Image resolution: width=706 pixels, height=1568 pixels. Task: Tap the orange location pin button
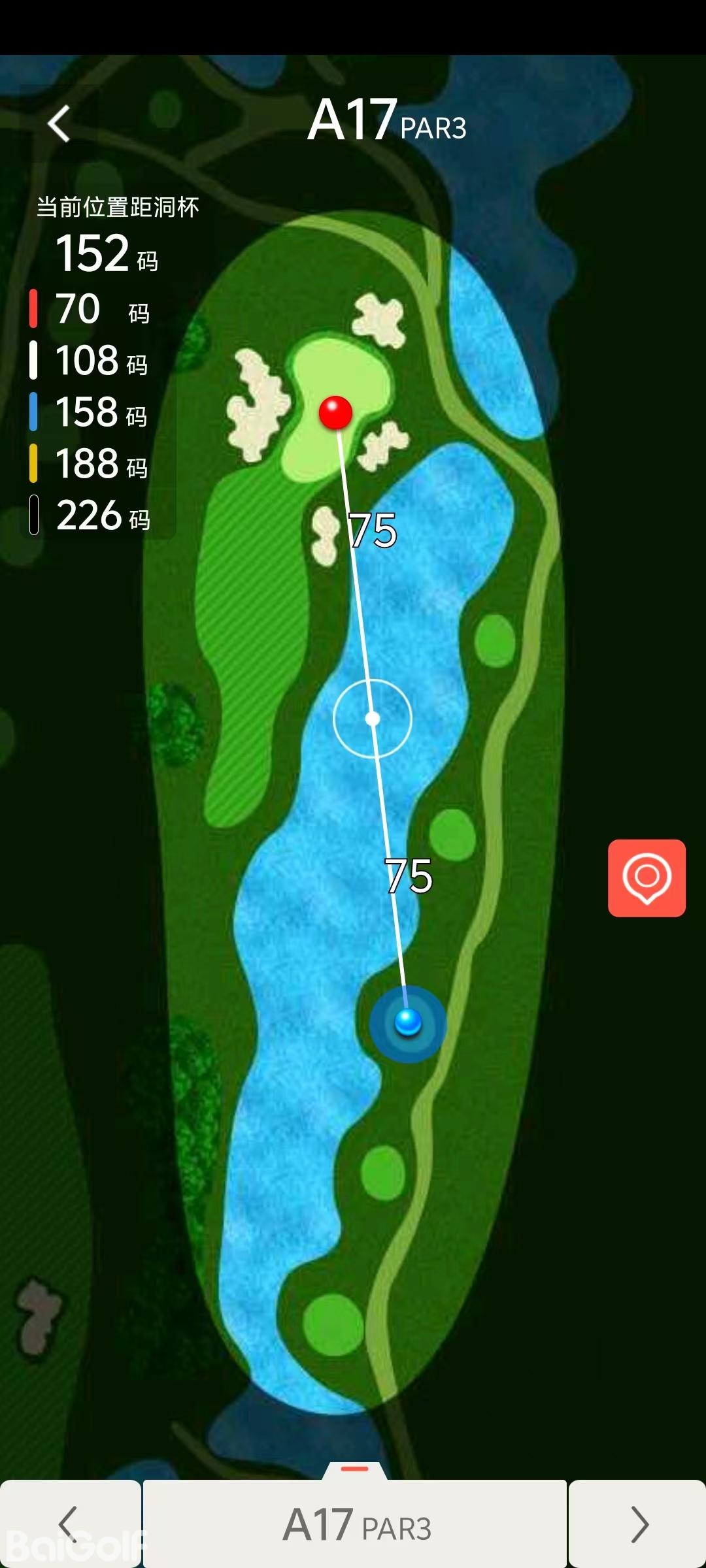(x=647, y=878)
